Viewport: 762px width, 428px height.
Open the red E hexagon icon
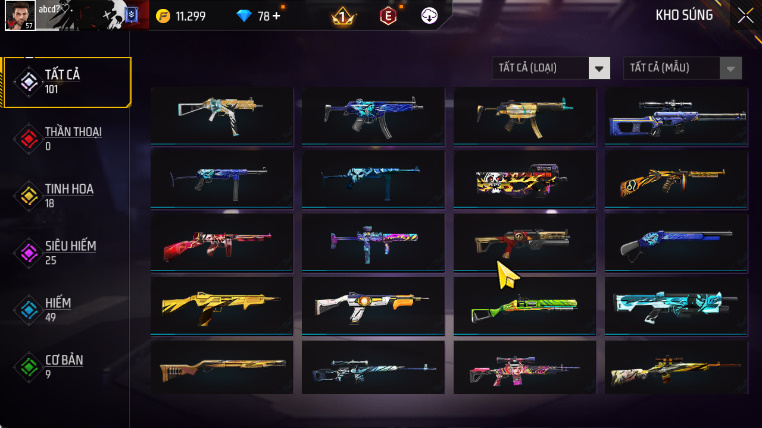388,16
